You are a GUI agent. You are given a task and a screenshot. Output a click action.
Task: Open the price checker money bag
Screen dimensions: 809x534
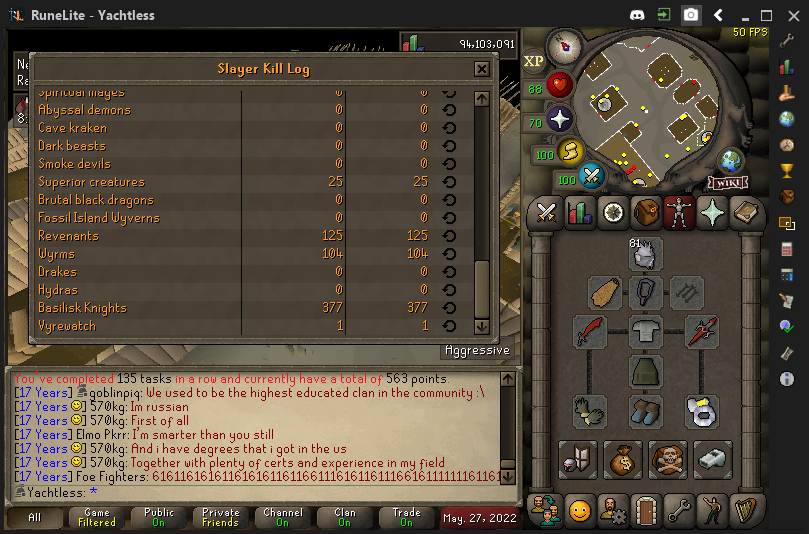[622, 459]
